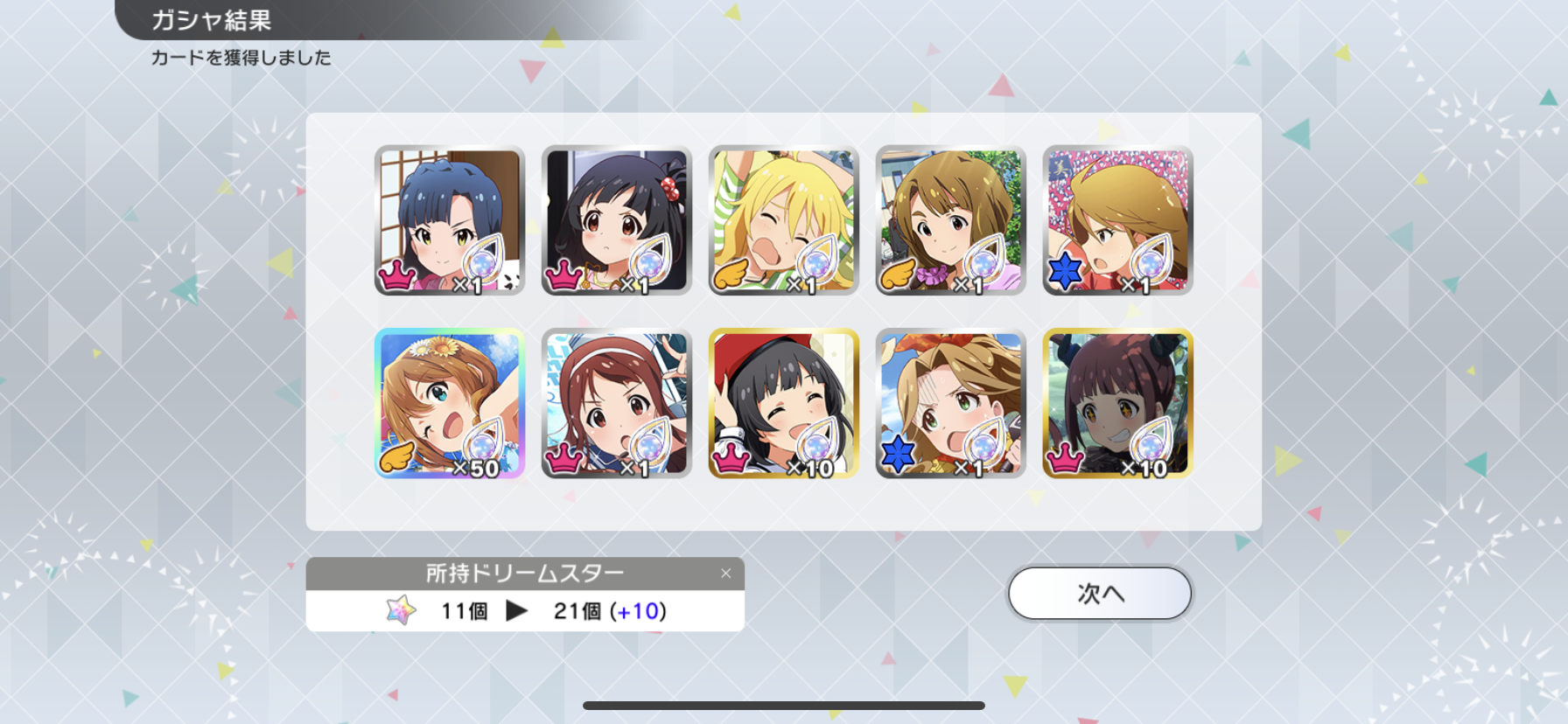Choose the yawning blonde girl card

coord(784,220)
